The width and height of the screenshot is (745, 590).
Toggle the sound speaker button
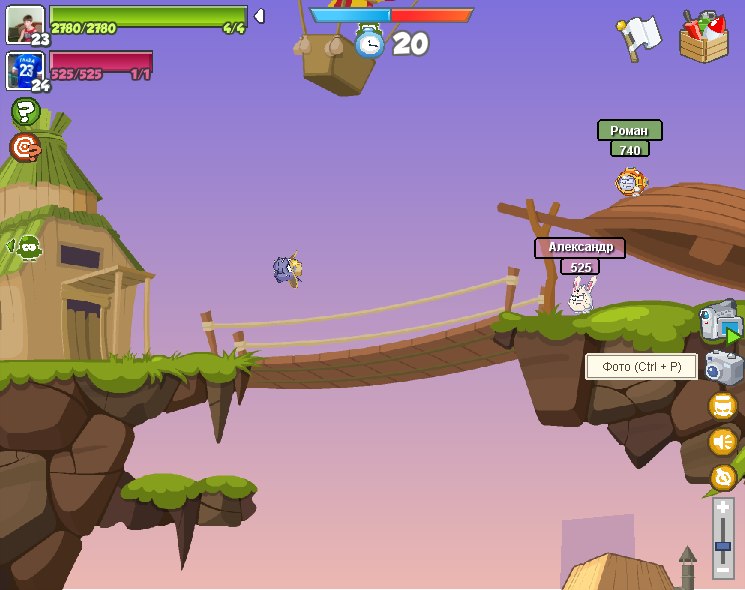pos(722,441)
